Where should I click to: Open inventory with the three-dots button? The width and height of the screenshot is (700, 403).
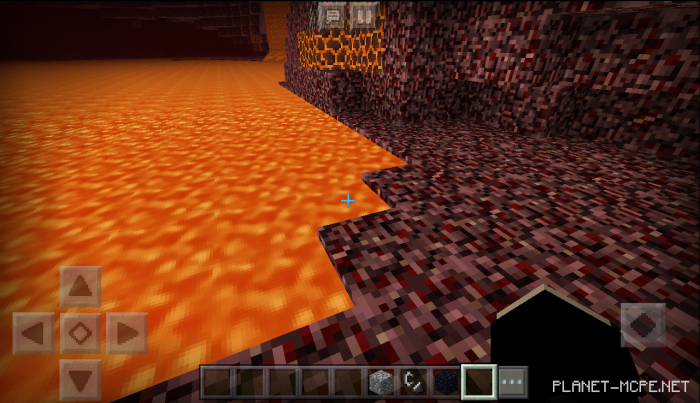pos(512,382)
